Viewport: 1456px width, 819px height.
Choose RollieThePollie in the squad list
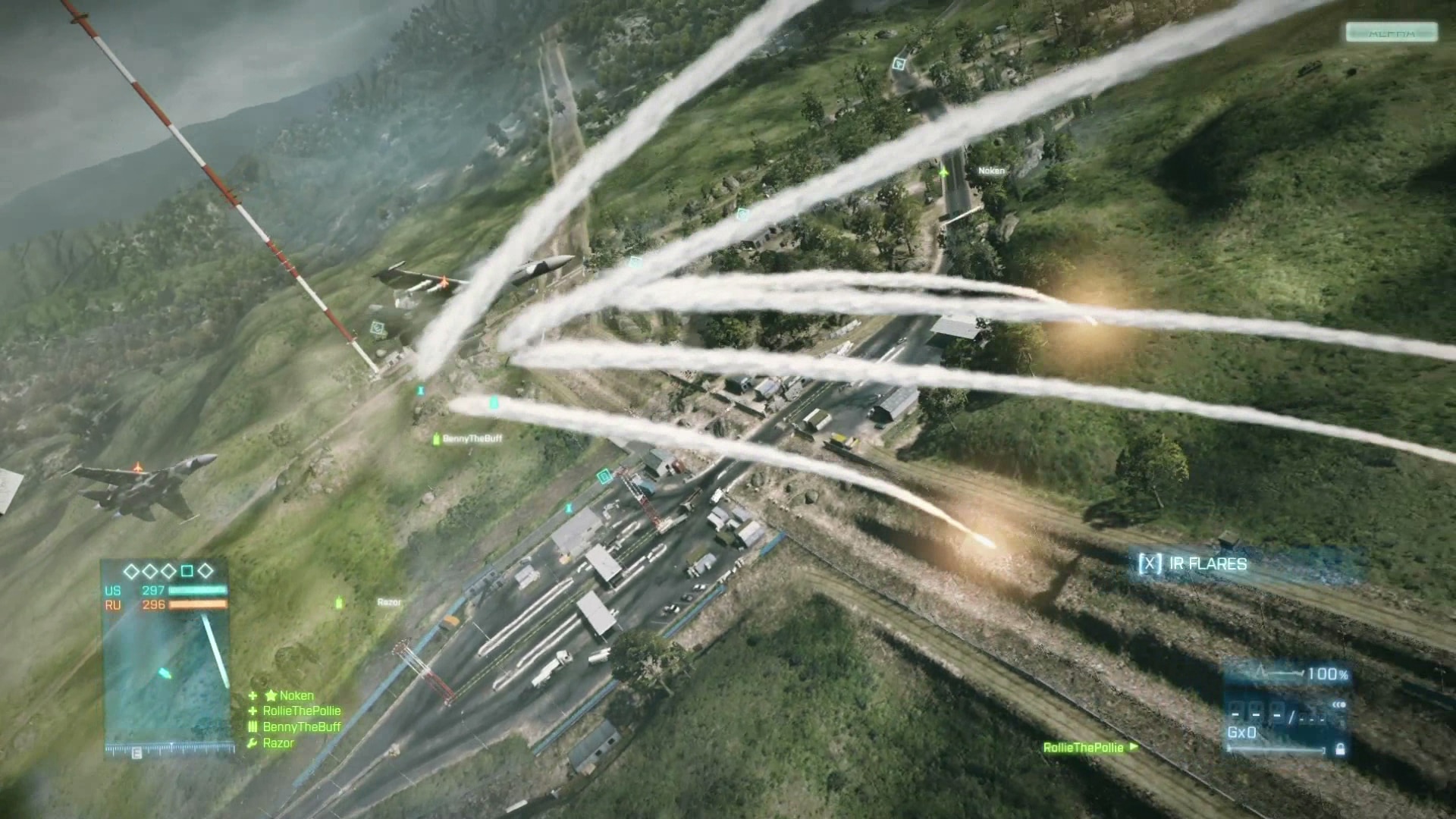tap(301, 711)
